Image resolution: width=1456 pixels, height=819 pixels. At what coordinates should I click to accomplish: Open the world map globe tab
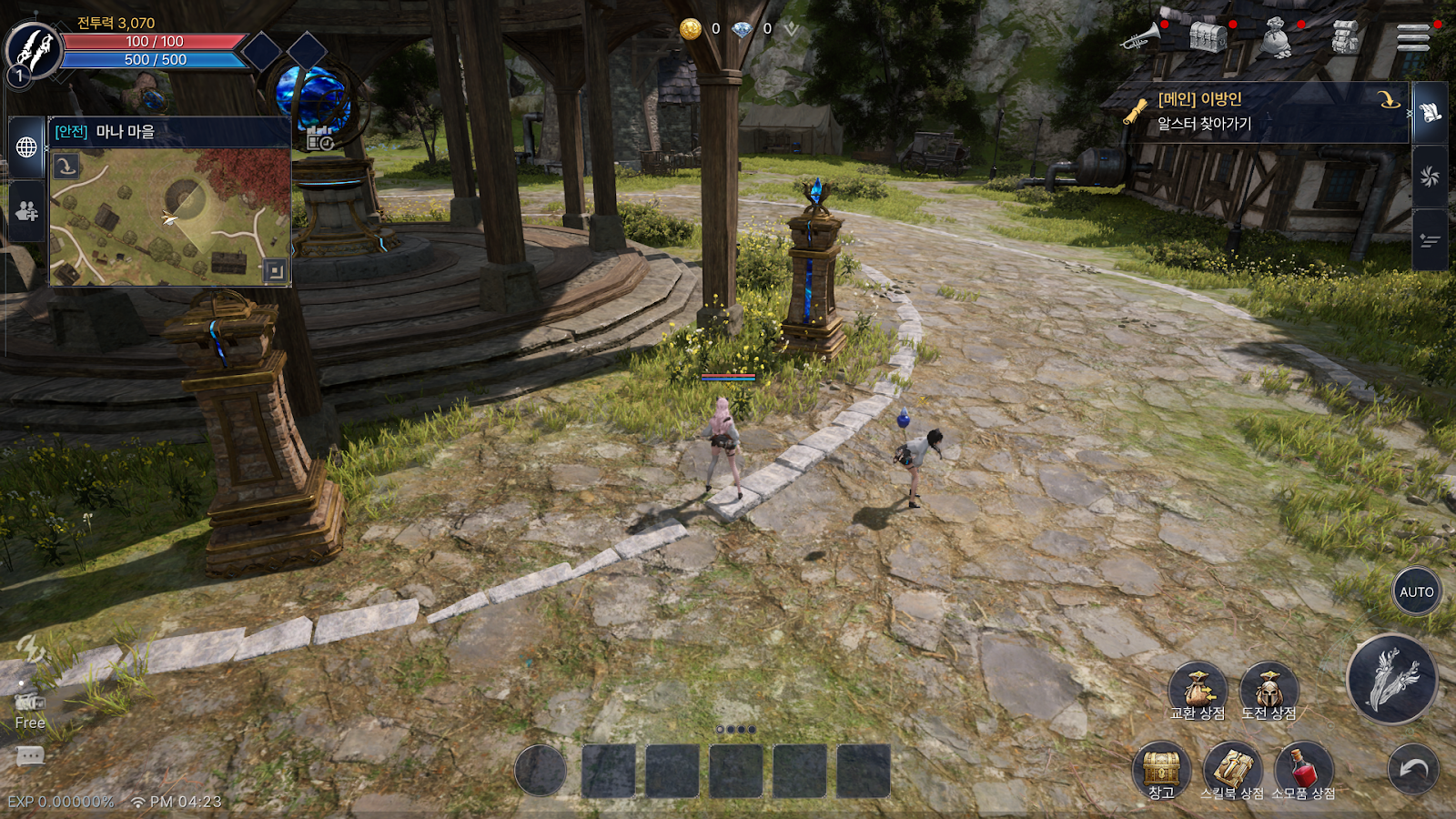coord(26,147)
